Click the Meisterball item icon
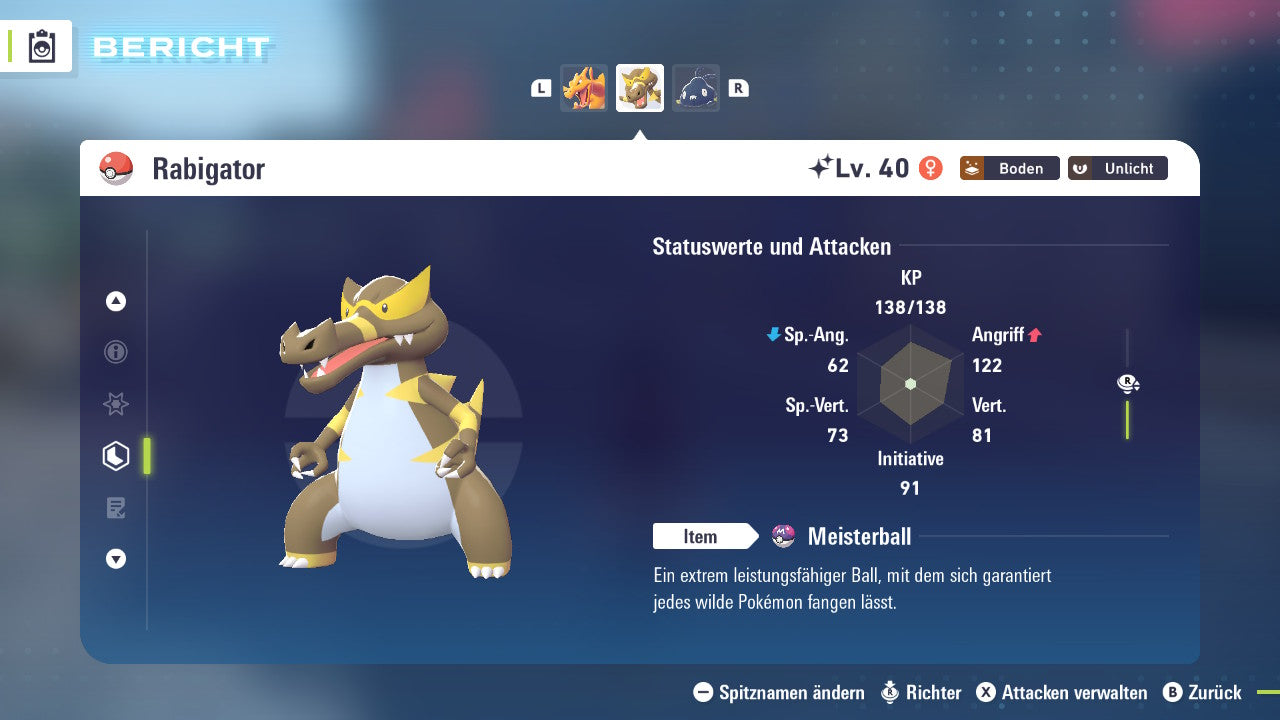 point(783,536)
